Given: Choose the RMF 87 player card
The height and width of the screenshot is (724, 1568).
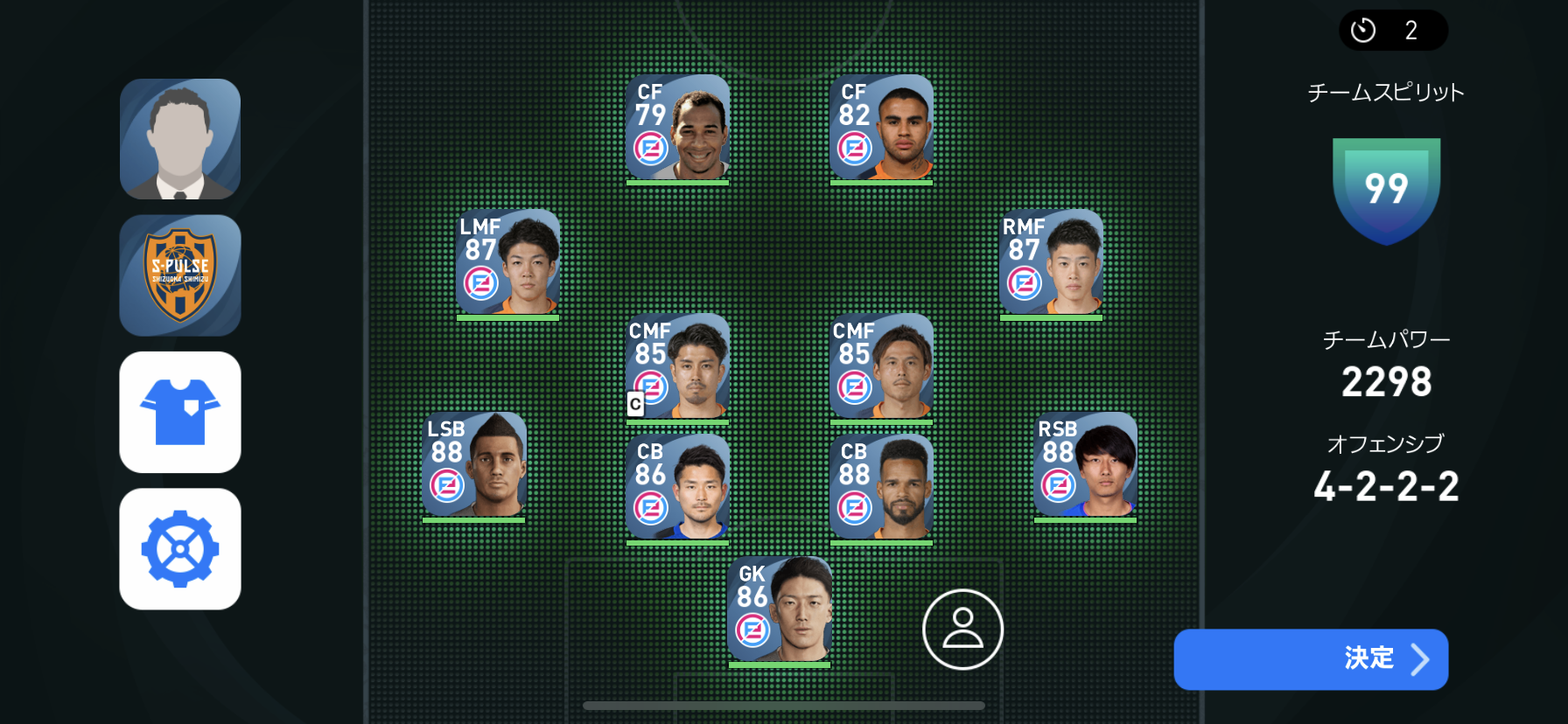Looking at the screenshot, I should click(x=1051, y=262).
